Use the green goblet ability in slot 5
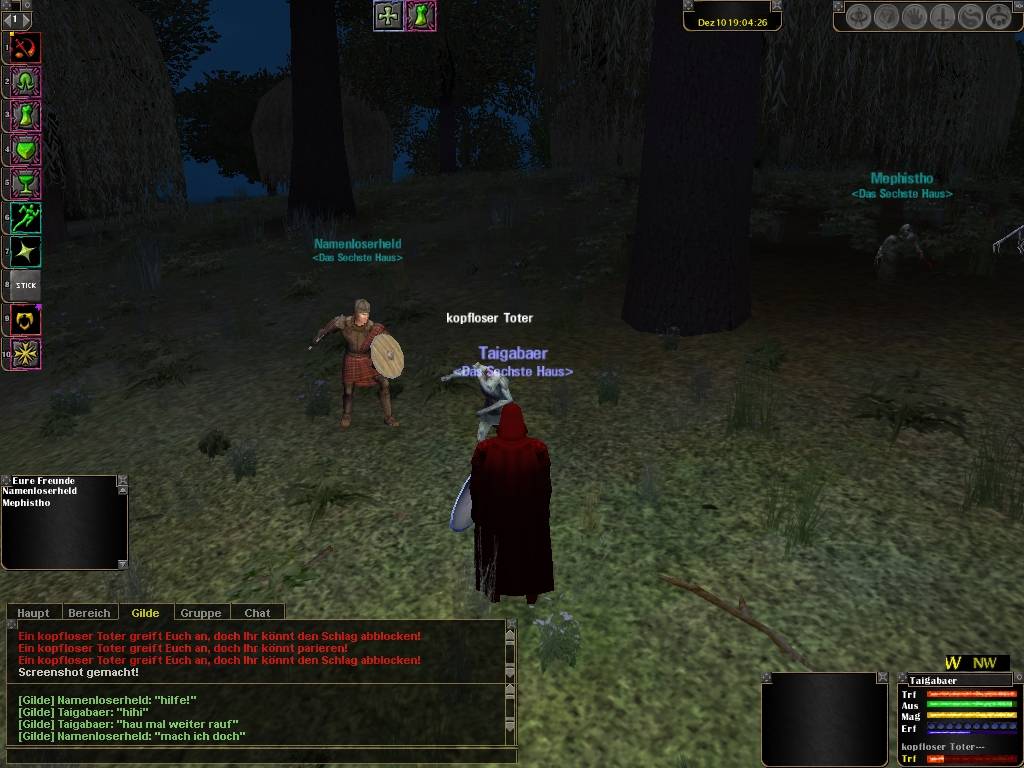 tap(26, 183)
